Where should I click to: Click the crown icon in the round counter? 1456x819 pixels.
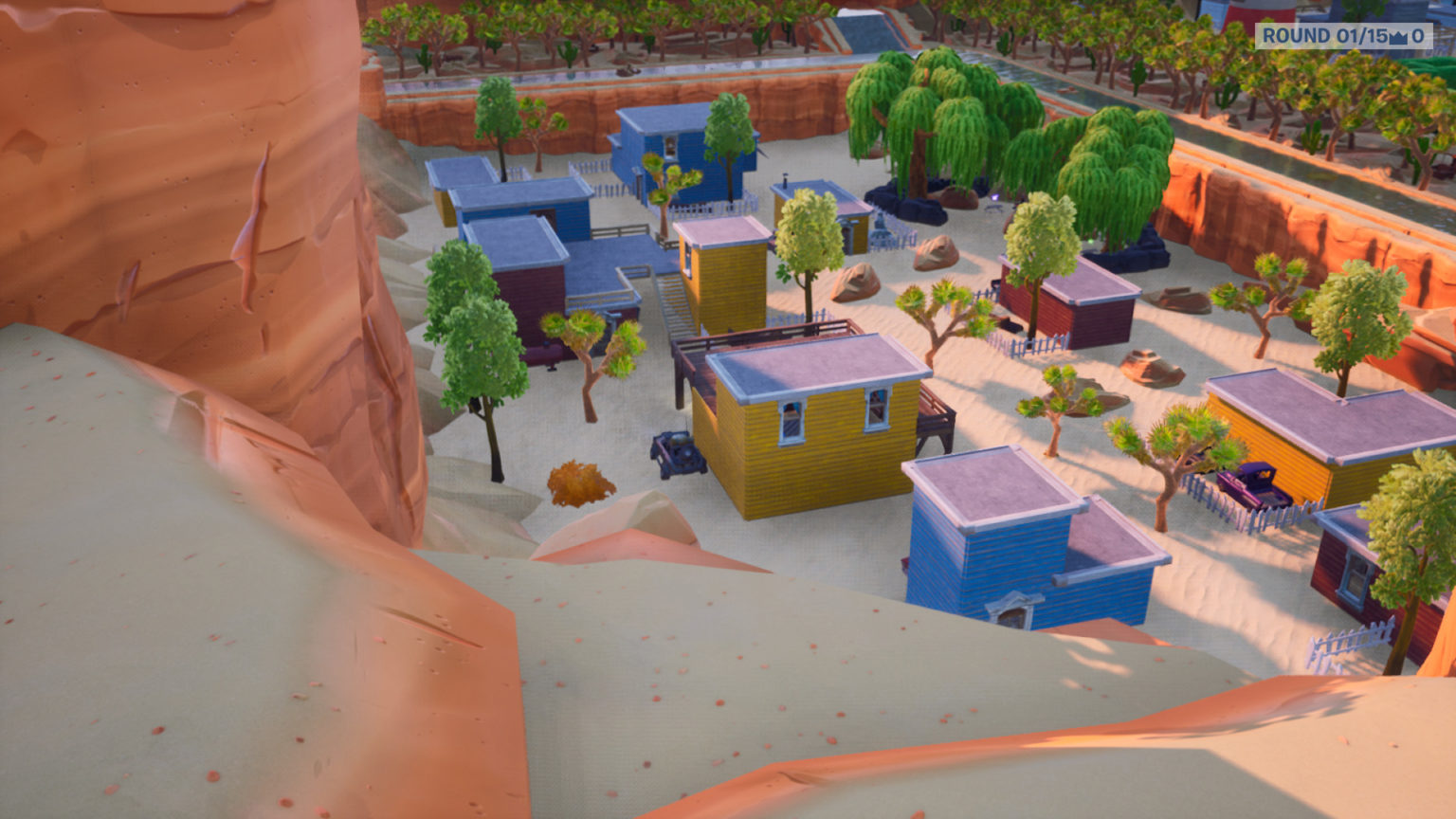(1398, 39)
